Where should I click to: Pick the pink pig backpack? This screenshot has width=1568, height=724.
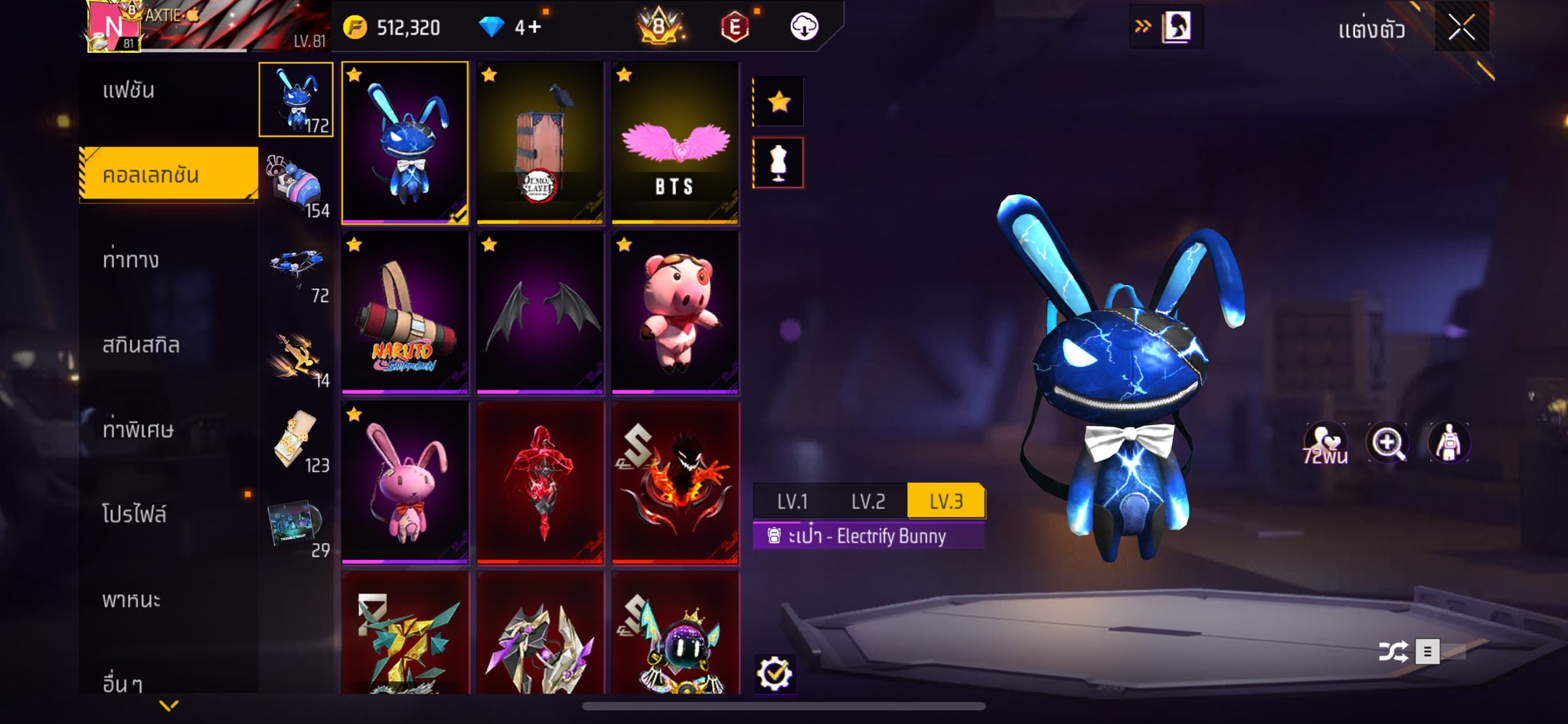point(675,313)
